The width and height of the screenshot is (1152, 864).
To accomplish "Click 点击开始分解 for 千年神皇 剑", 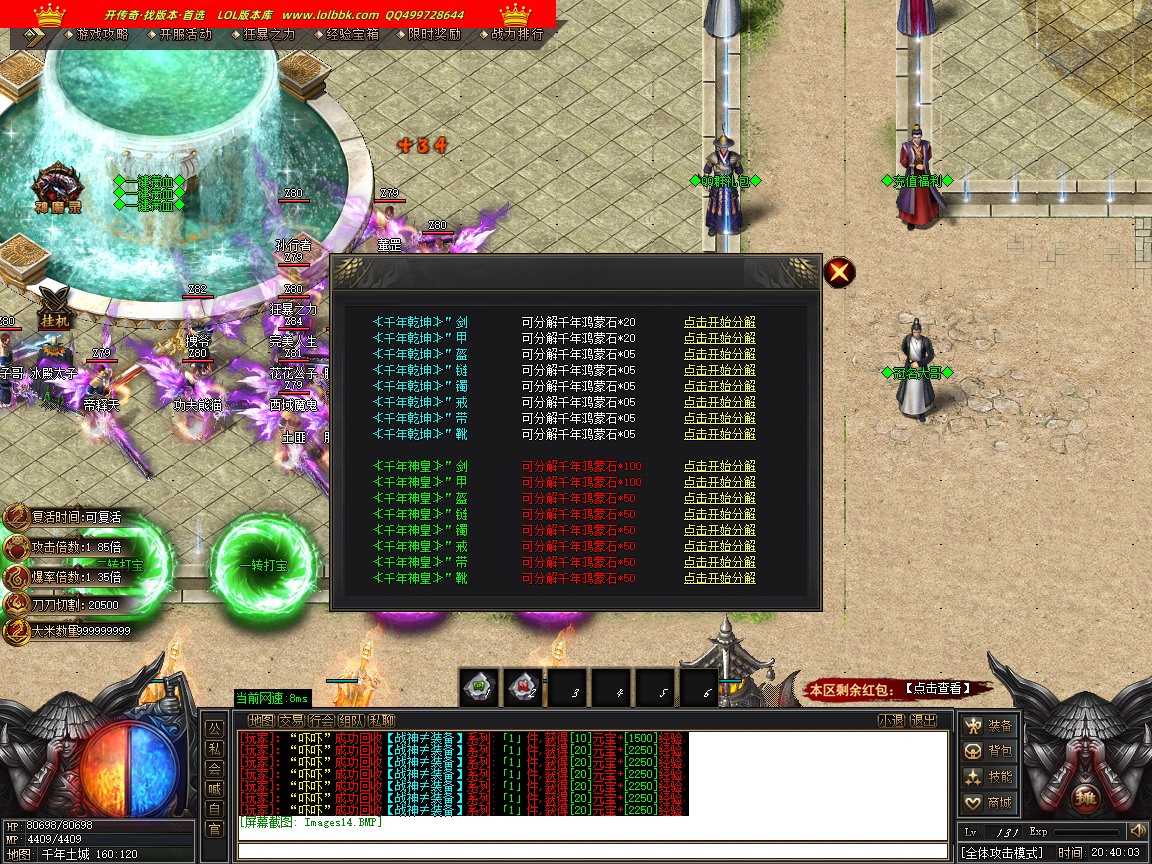I will coord(719,467).
